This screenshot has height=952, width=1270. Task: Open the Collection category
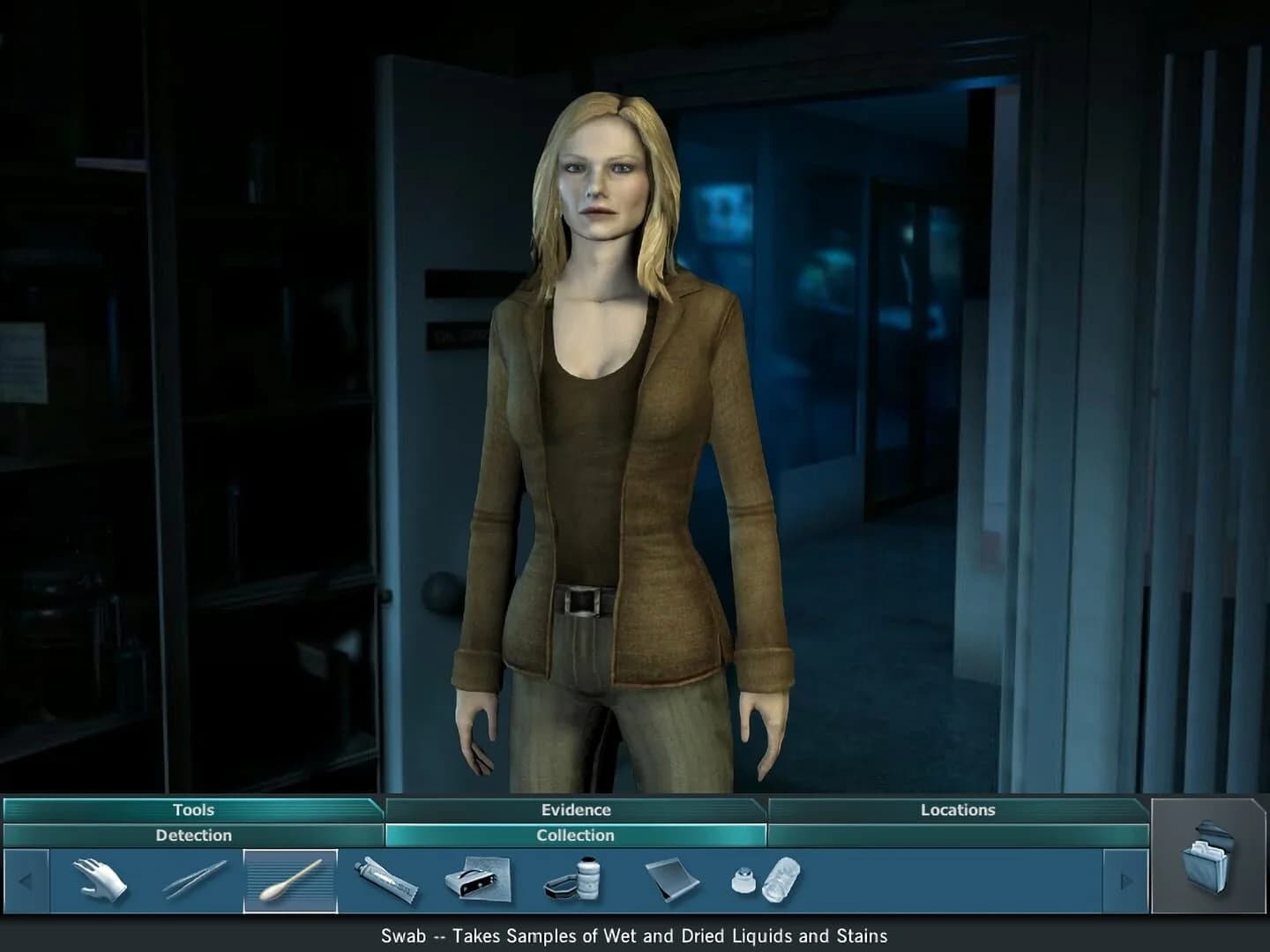point(574,836)
